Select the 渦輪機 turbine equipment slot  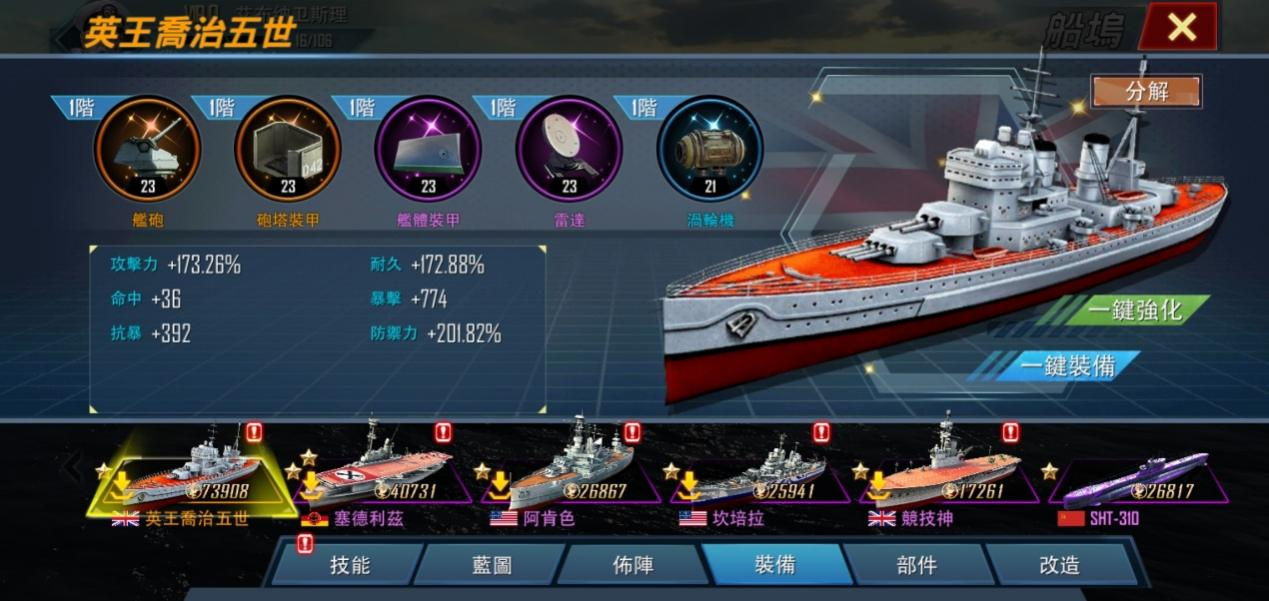click(709, 149)
